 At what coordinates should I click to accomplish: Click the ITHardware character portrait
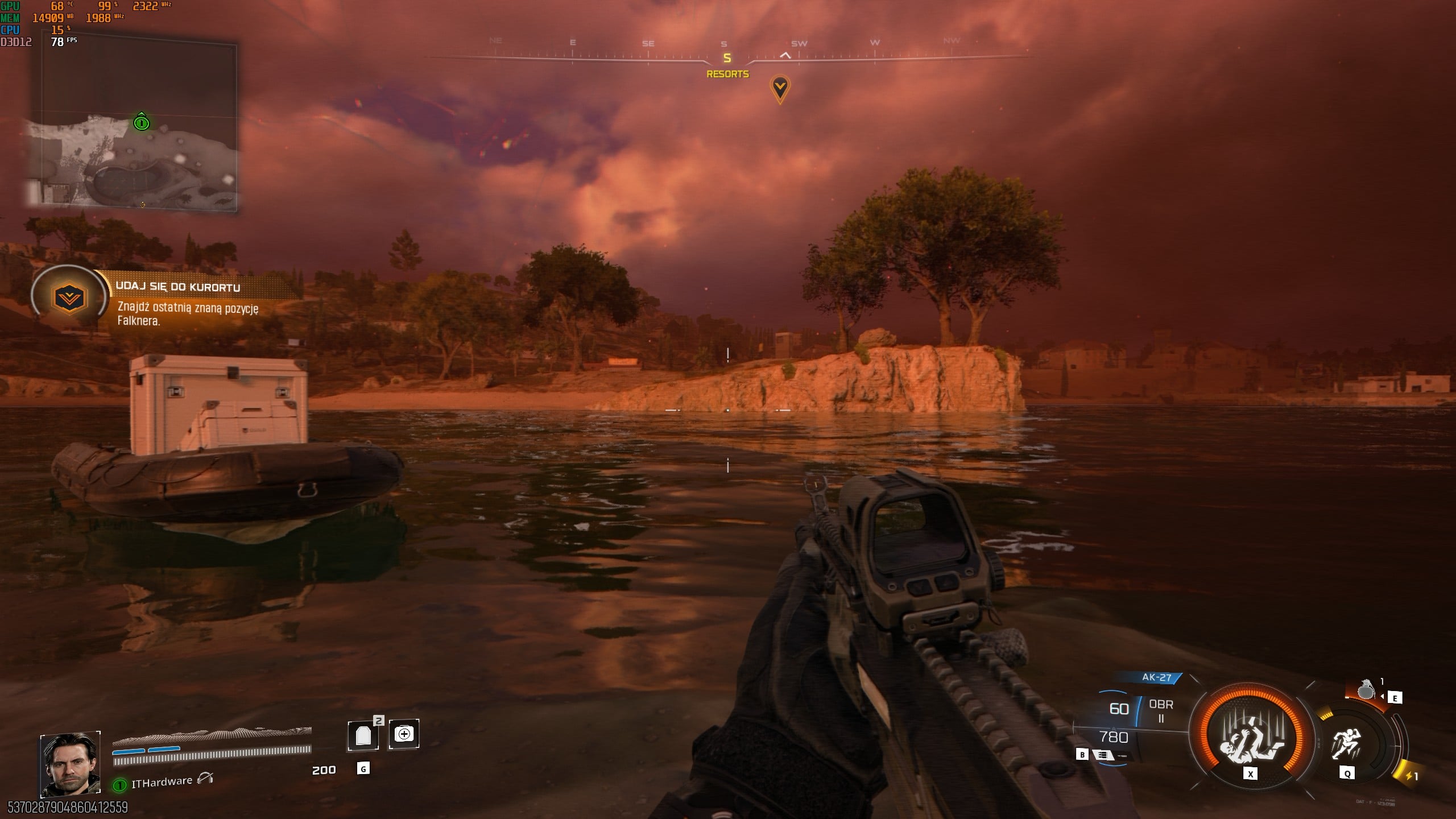(70, 763)
